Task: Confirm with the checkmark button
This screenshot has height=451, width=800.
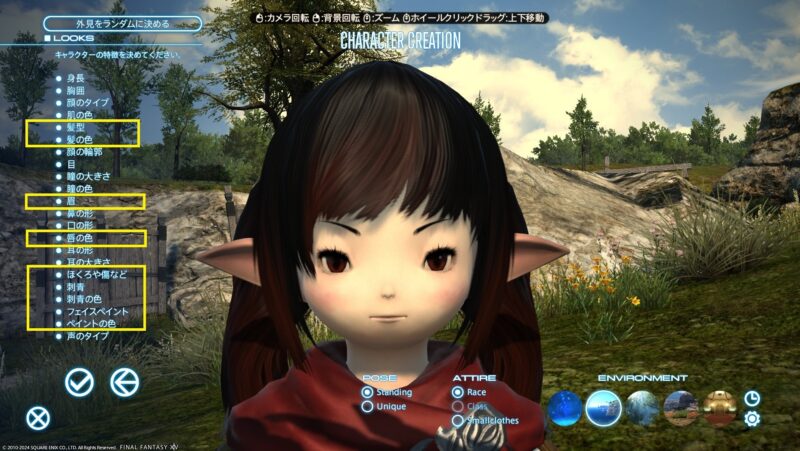Action: [79, 381]
